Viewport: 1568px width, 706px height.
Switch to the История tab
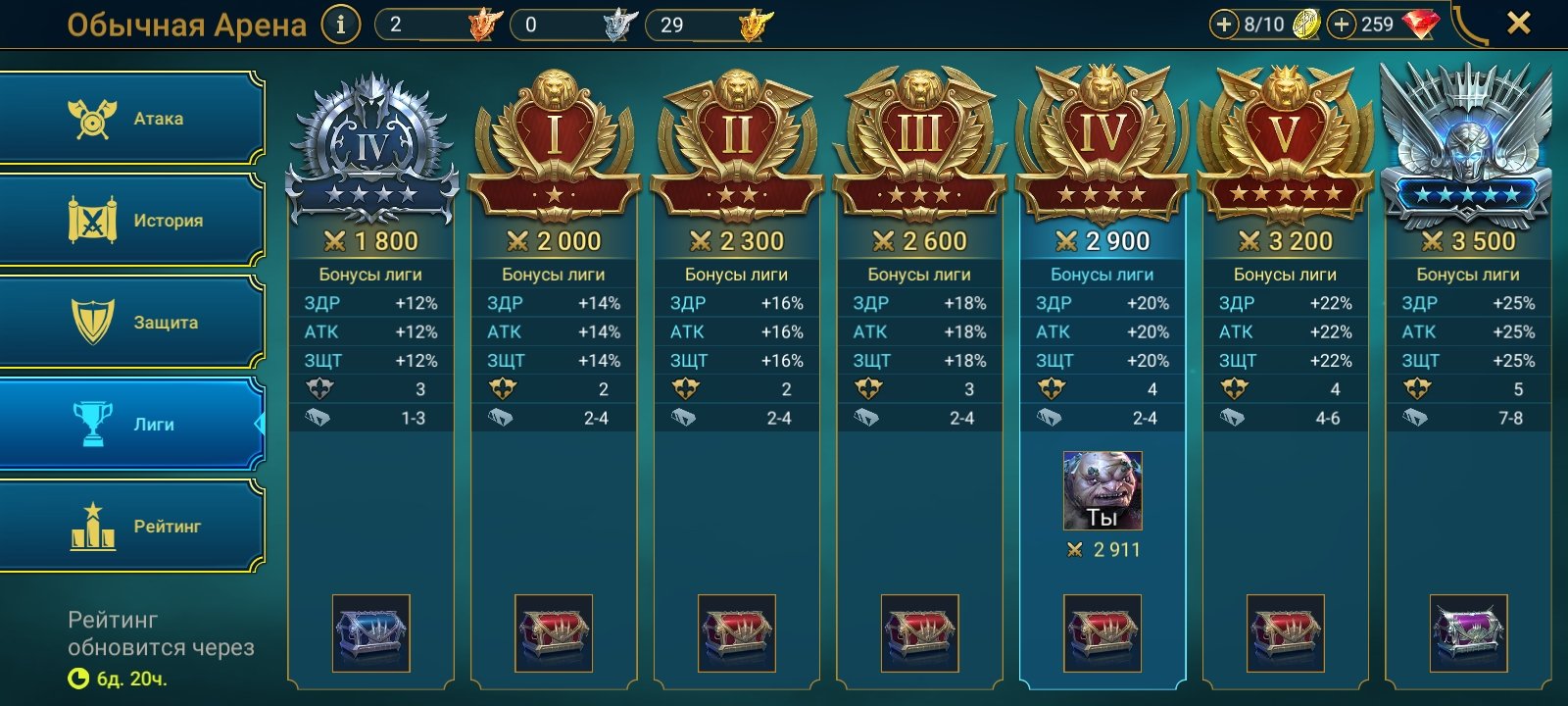coord(132,221)
